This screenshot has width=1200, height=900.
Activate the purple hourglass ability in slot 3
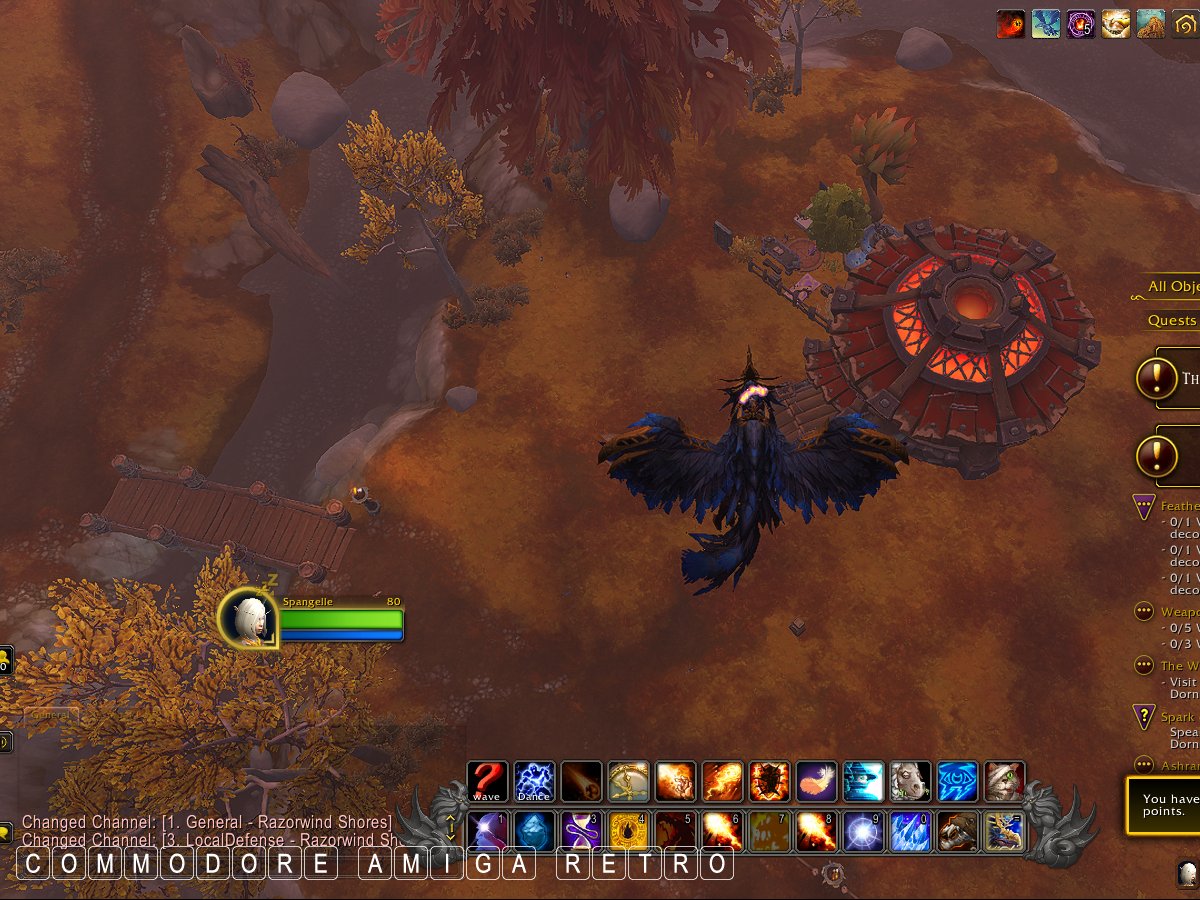[581, 831]
